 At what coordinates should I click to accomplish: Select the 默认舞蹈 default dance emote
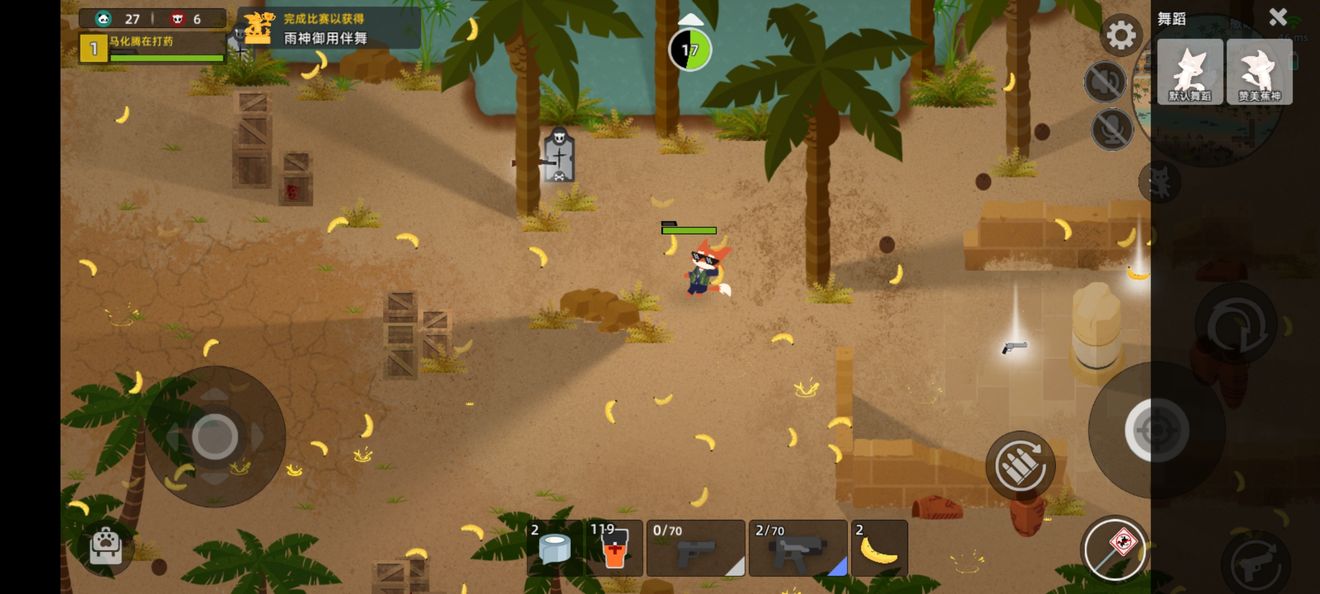[1190, 72]
